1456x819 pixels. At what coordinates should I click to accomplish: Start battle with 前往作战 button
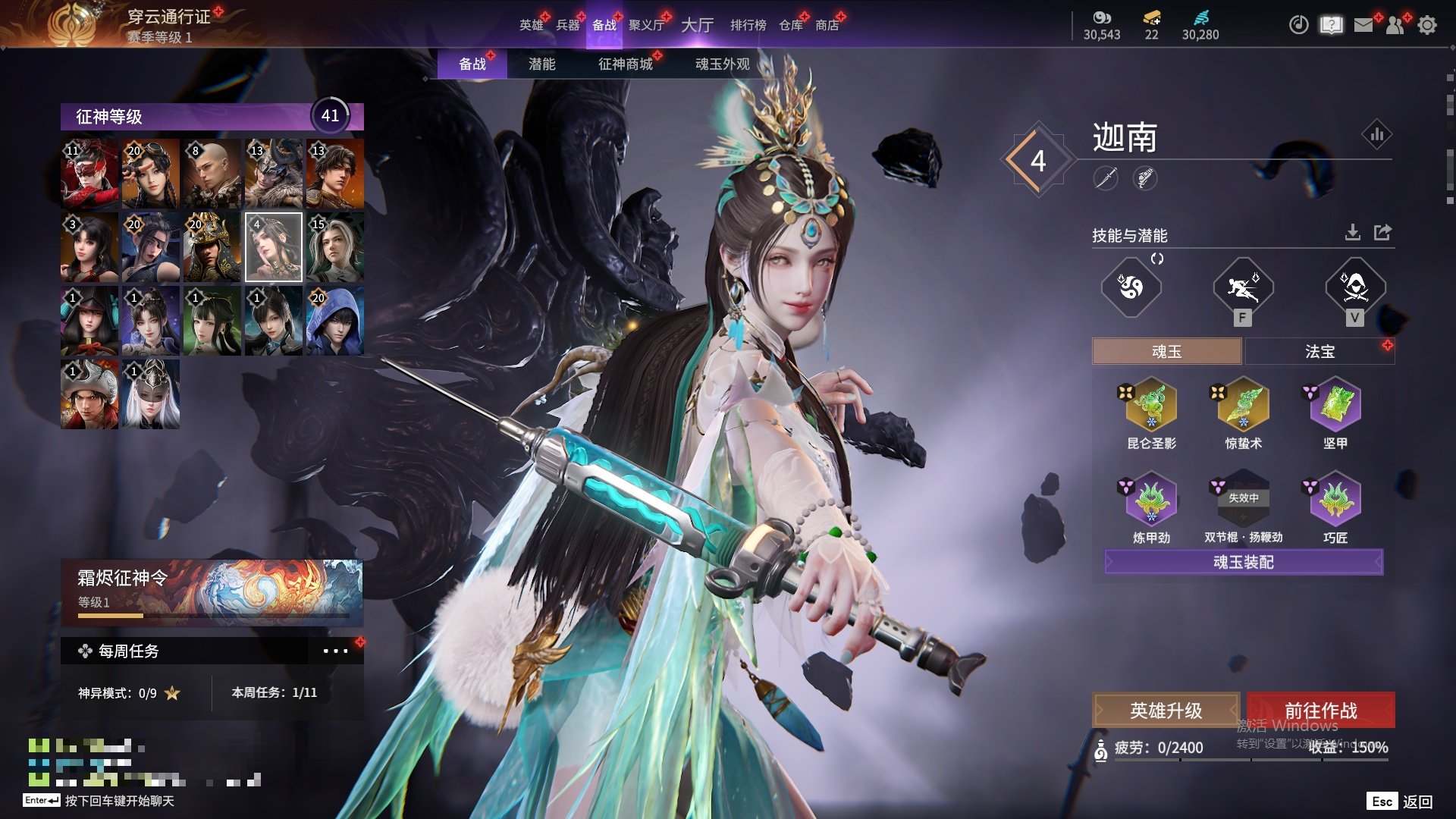[x=1320, y=711]
